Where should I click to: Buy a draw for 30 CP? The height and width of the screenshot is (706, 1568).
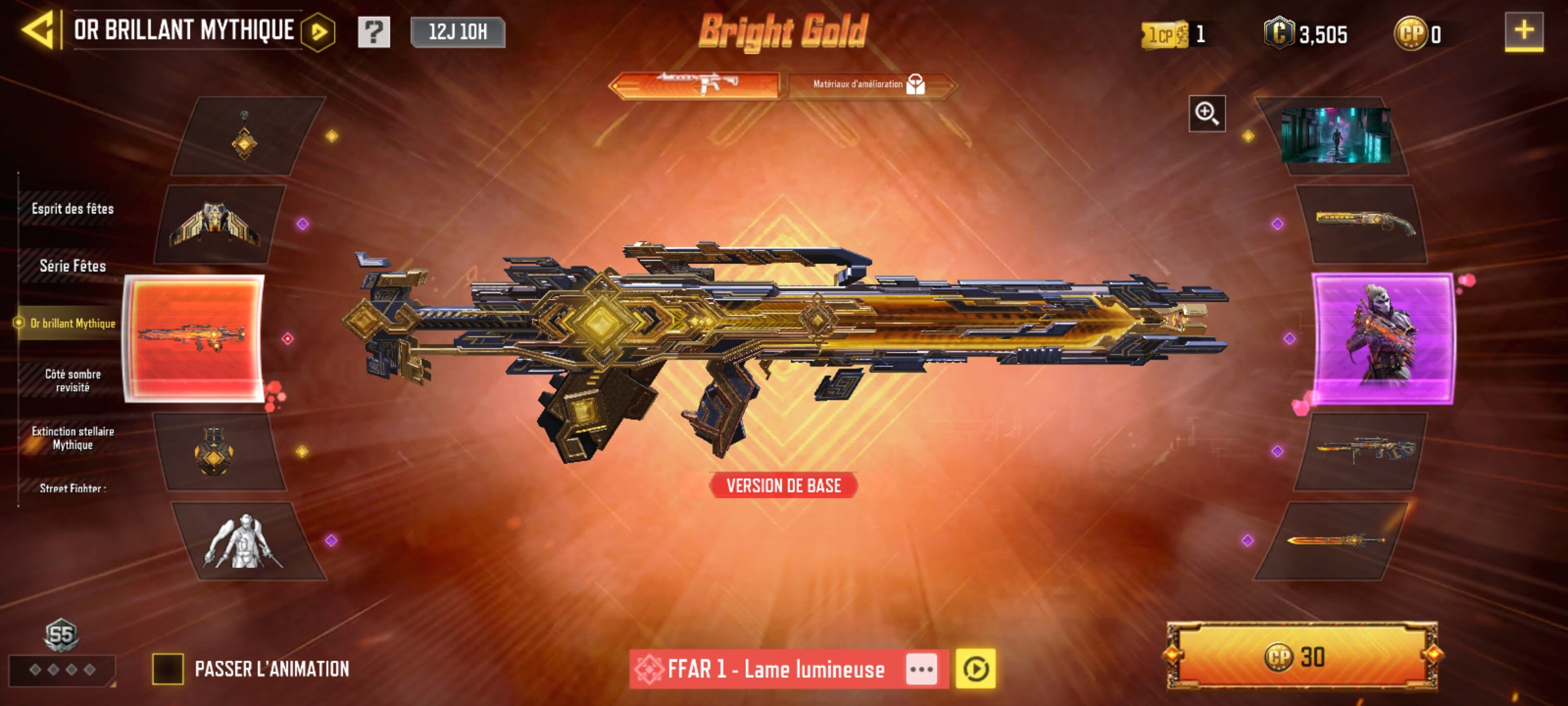(x=1301, y=657)
